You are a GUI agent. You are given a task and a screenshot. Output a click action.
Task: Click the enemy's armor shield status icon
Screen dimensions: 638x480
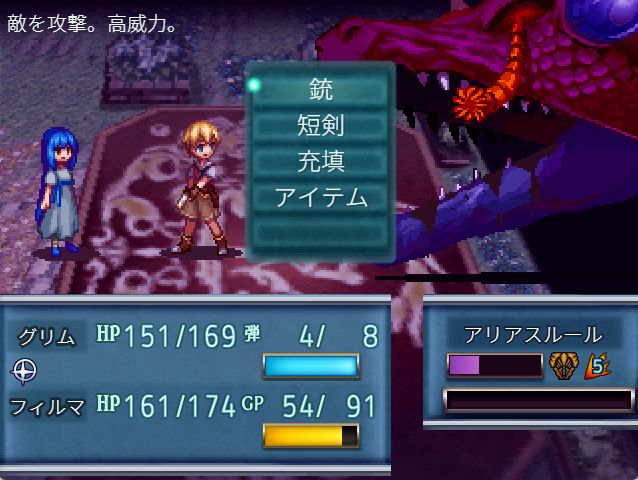click(x=562, y=365)
